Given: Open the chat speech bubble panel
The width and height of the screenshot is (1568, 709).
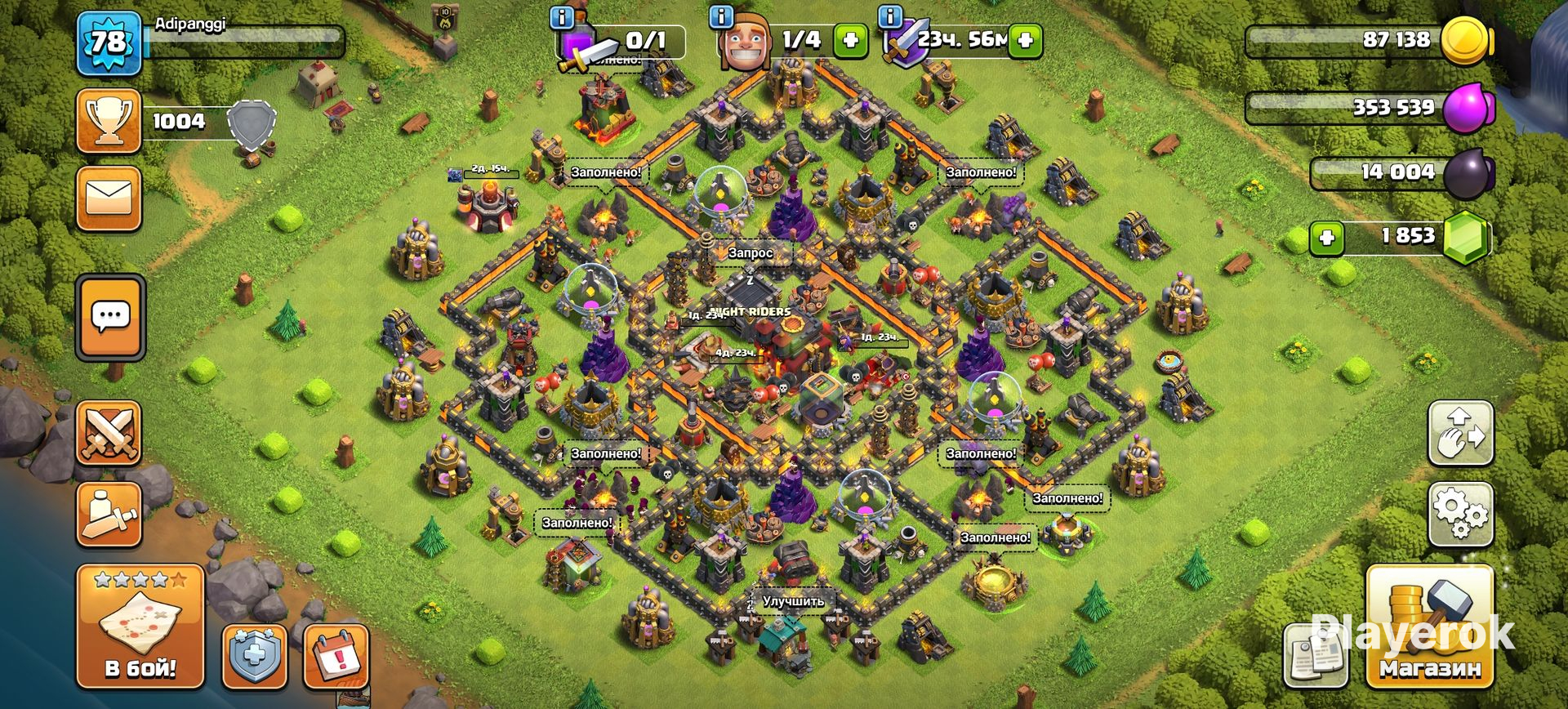Looking at the screenshot, I should tap(110, 317).
